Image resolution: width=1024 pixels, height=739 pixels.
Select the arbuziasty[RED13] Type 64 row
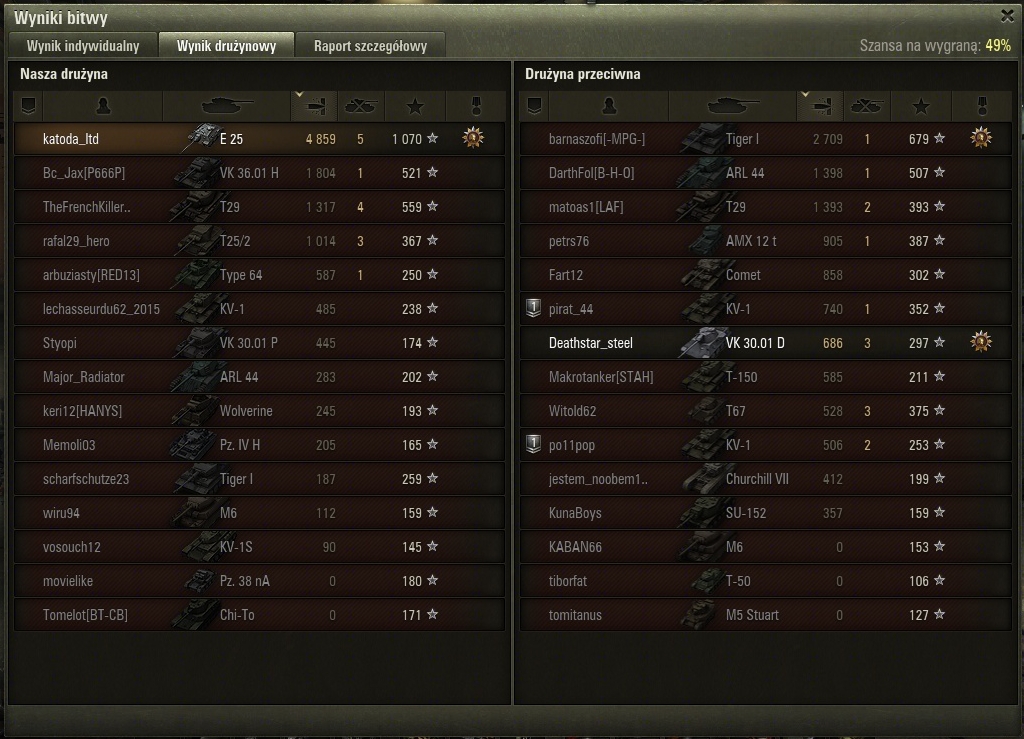[259, 275]
